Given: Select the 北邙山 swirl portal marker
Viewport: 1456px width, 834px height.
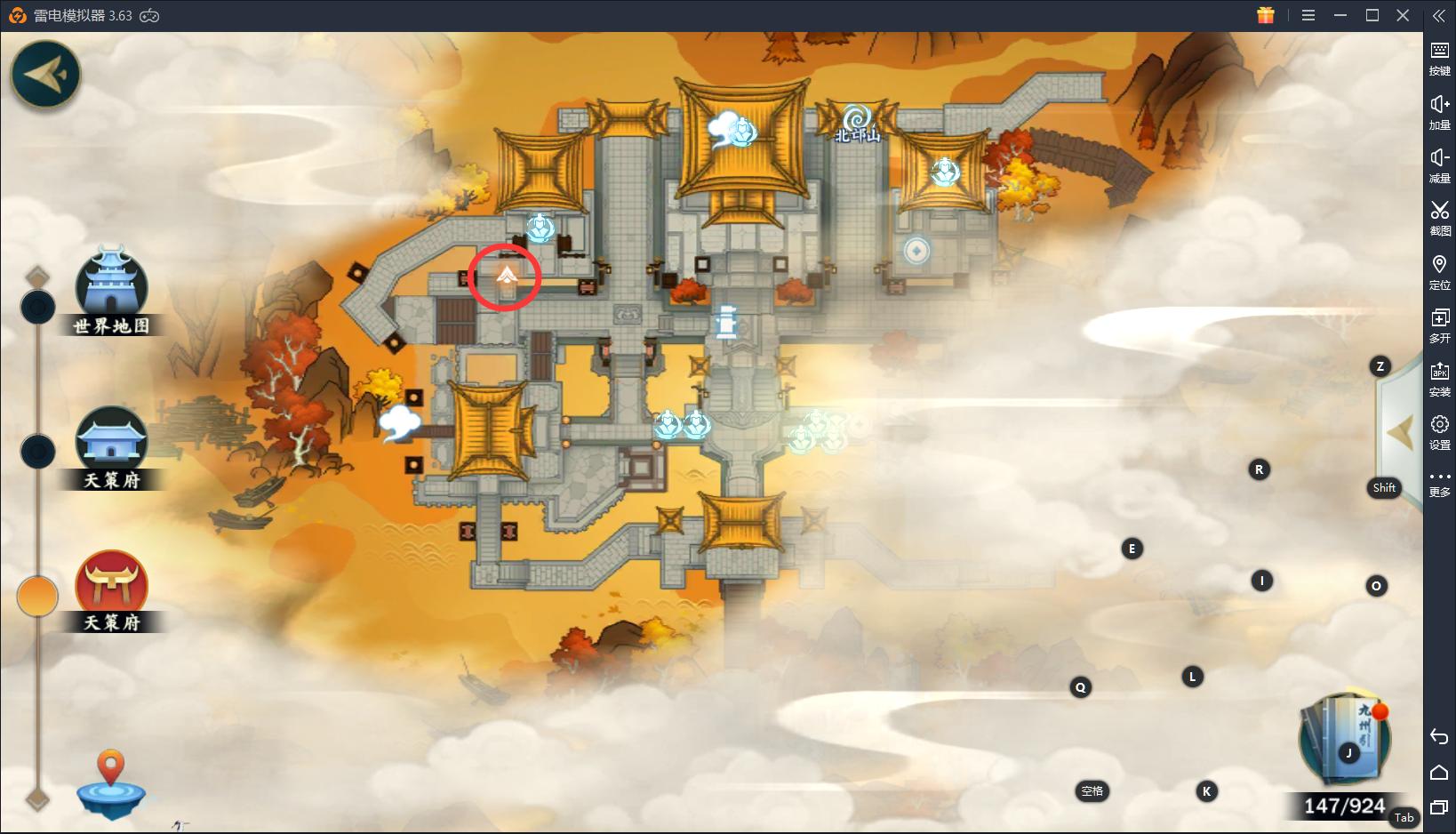Looking at the screenshot, I should coord(857,122).
